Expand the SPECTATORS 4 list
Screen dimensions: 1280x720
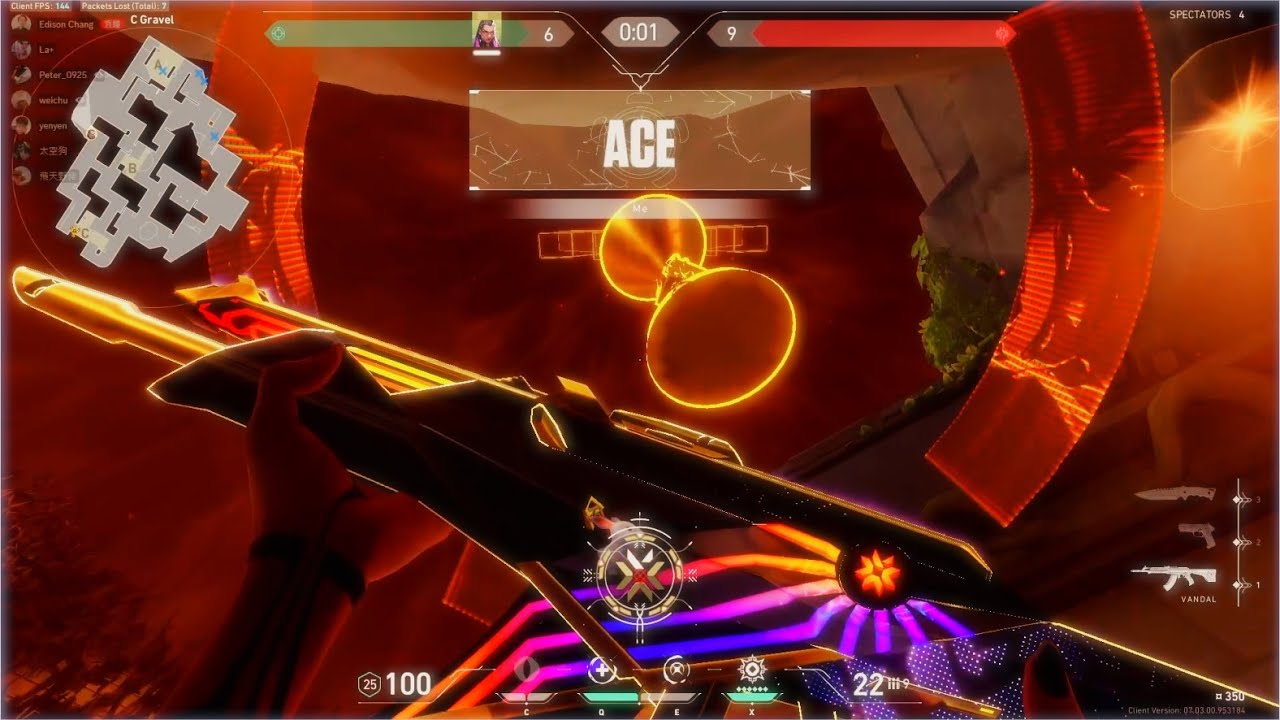1208,14
